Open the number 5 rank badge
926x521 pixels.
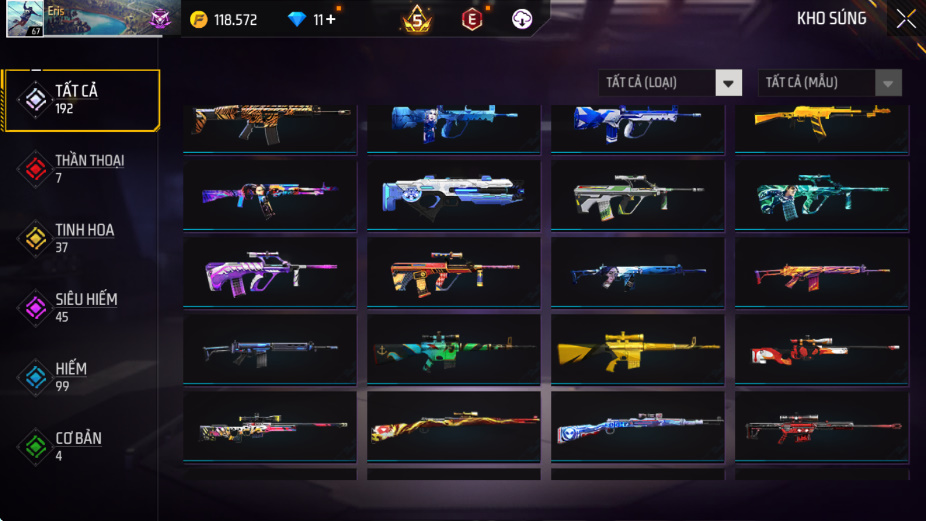[417, 19]
